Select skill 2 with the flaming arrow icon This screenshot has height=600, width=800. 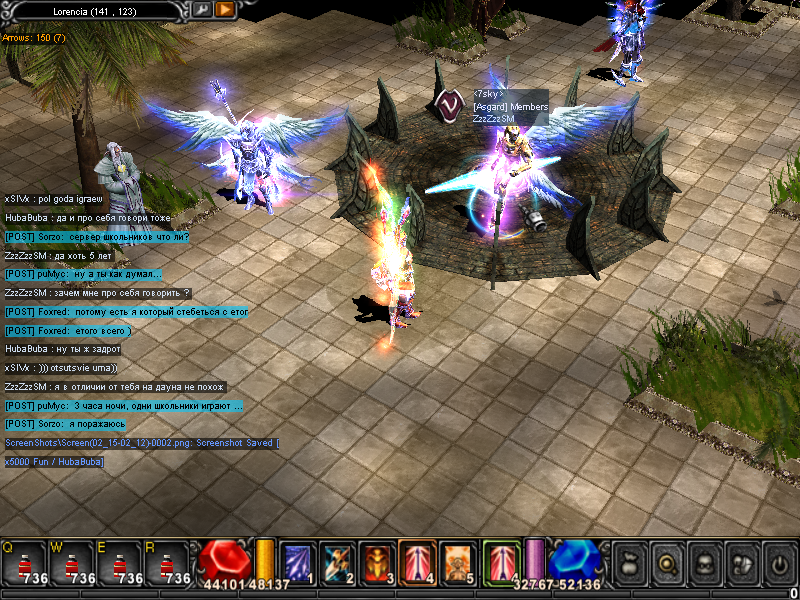[337, 562]
